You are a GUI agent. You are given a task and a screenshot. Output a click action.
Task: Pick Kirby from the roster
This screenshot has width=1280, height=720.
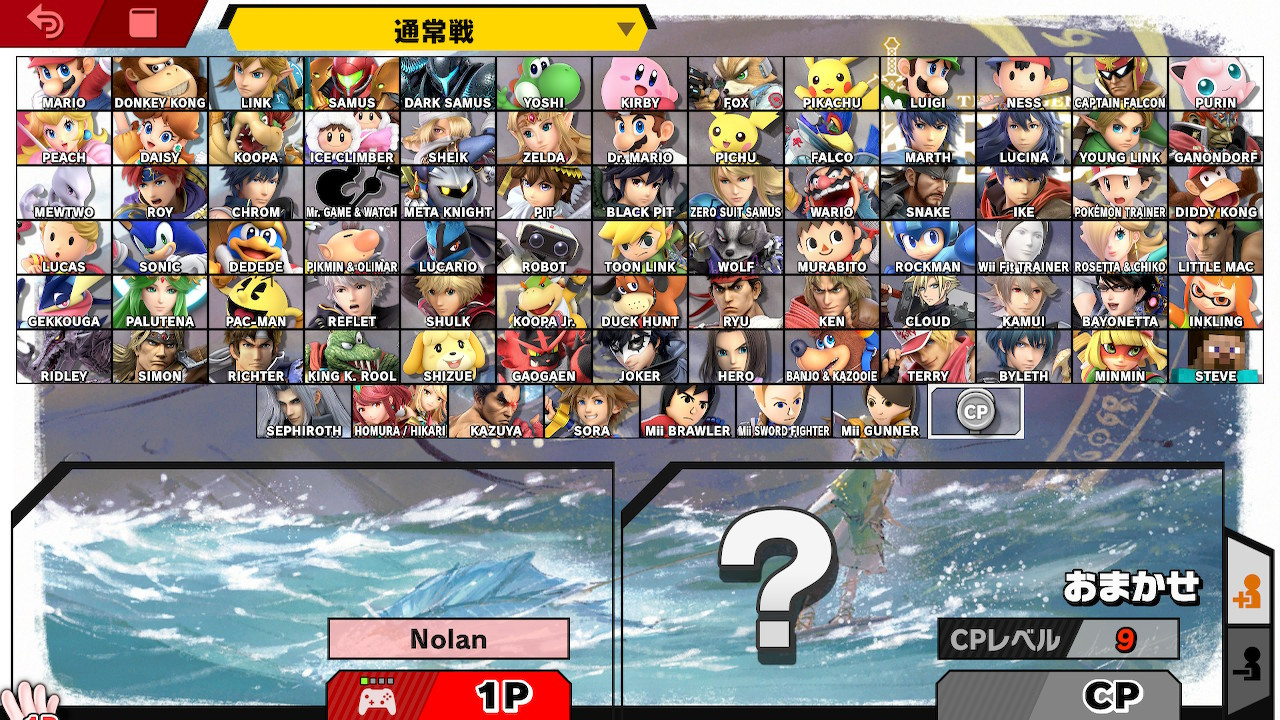(x=639, y=83)
